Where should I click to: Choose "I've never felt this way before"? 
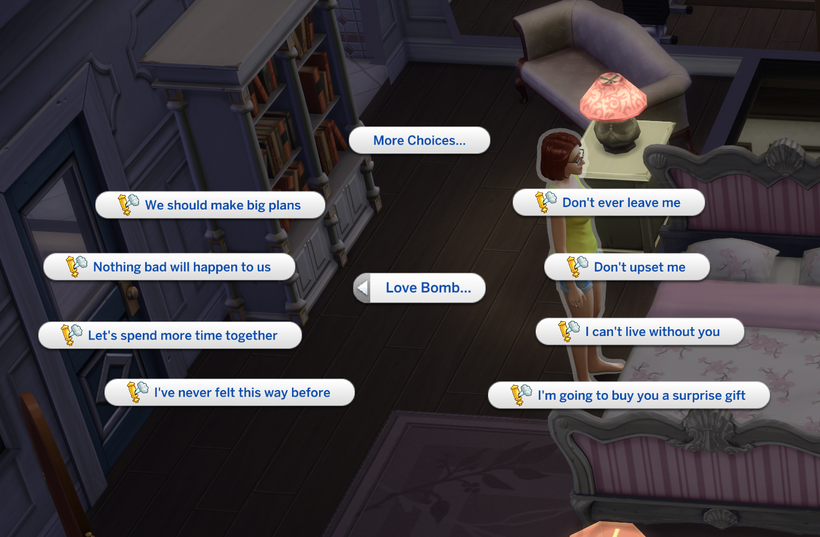coord(230,393)
